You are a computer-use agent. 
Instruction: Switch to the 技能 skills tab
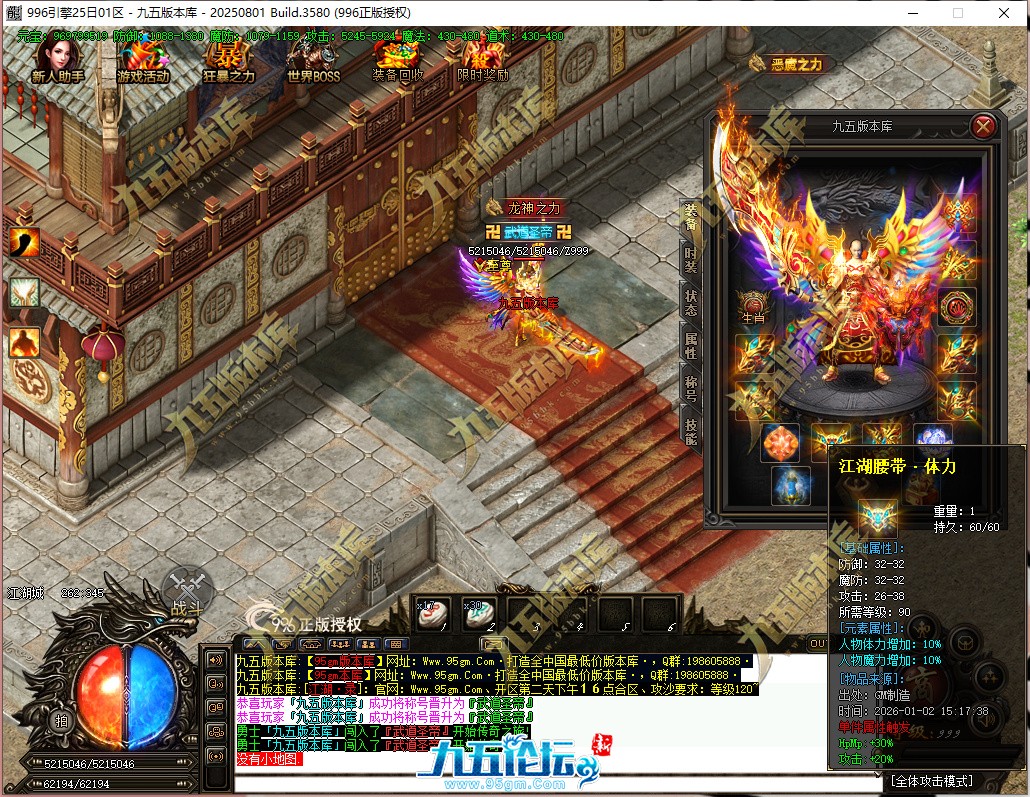[x=690, y=430]
